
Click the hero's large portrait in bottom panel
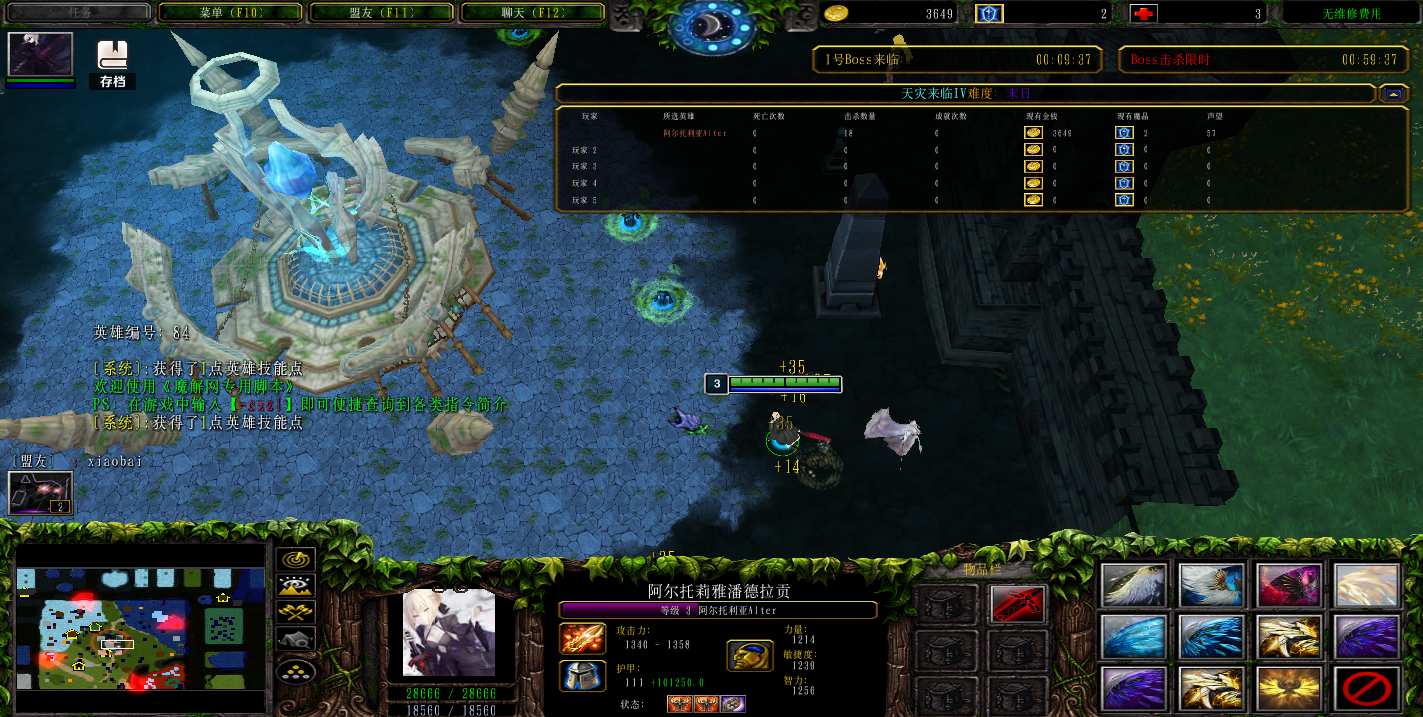pyautogui.click(x=449, y=632)
